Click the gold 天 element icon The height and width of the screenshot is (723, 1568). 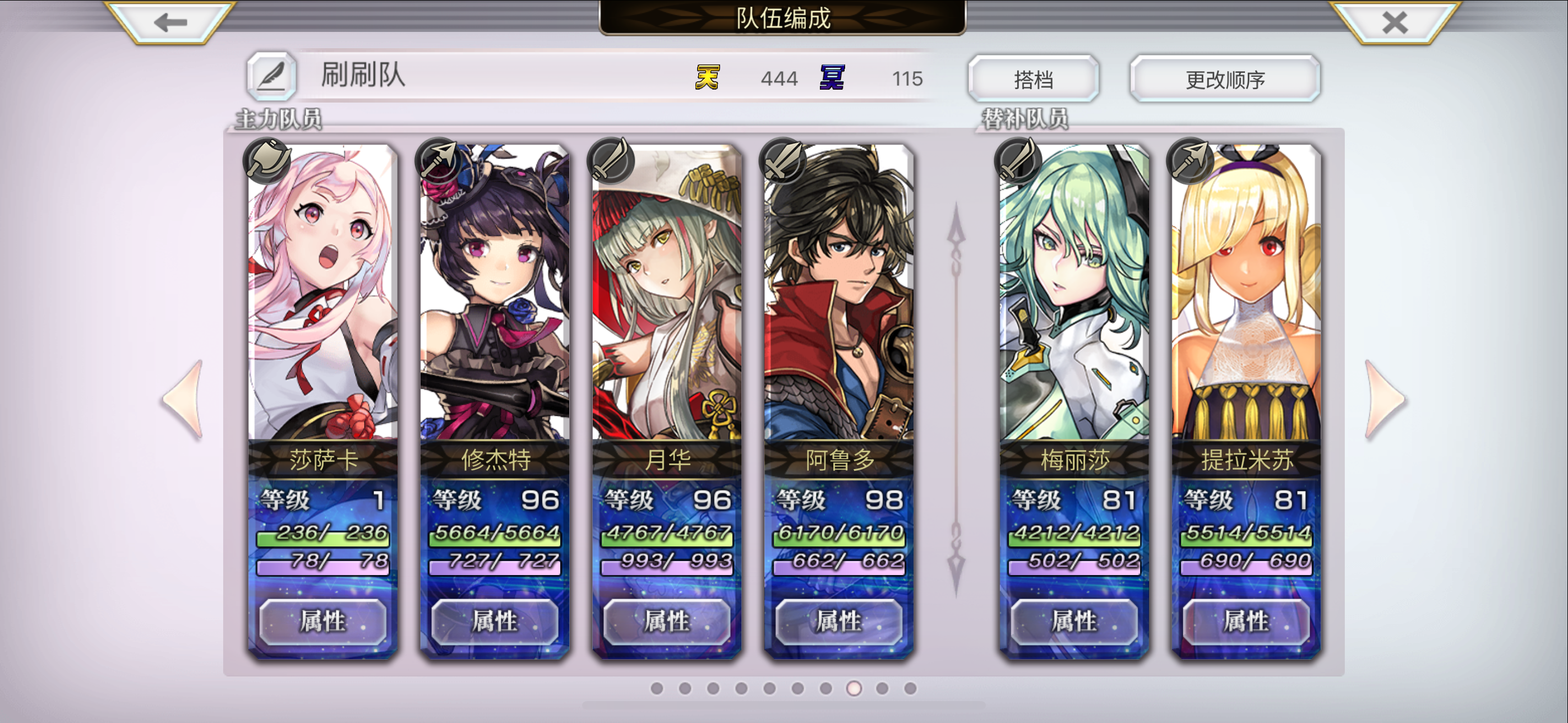pyautogui.click(x=708, y=78)
